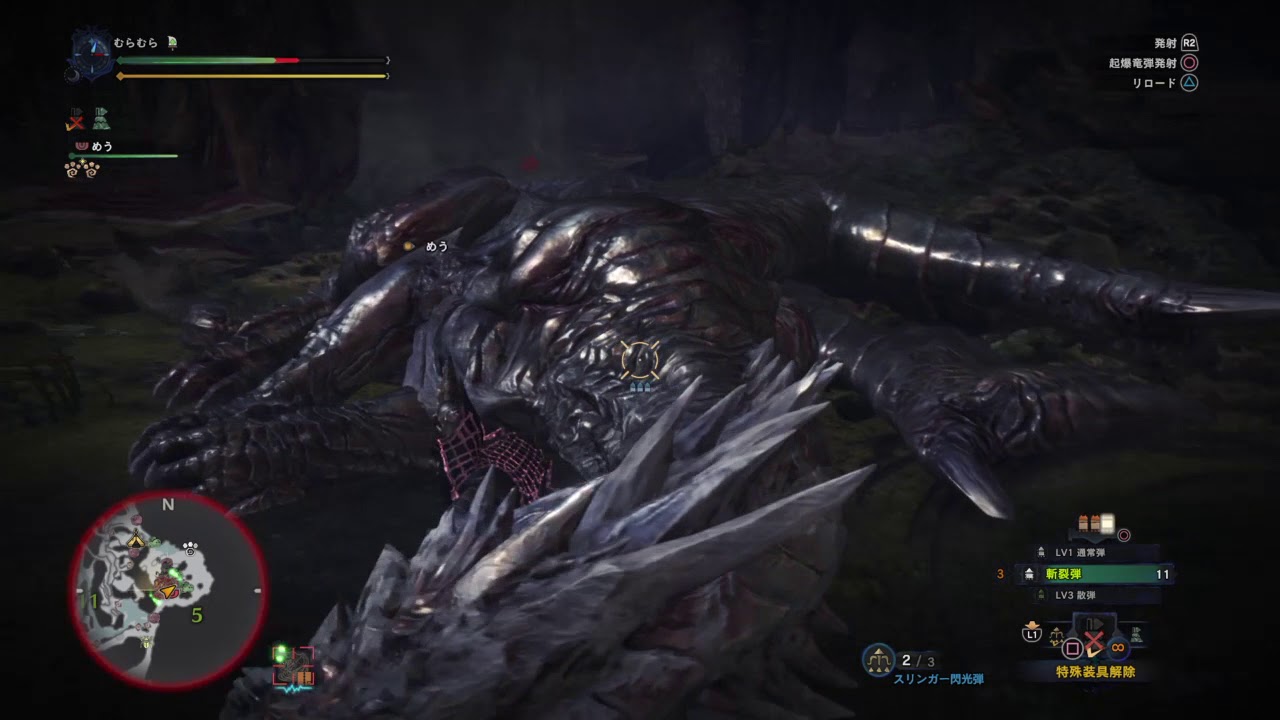Image resolution: width=1280 pixels, height=720 pixels.
Task: Click the crossed-out mantle status icon
Action: 75,120
